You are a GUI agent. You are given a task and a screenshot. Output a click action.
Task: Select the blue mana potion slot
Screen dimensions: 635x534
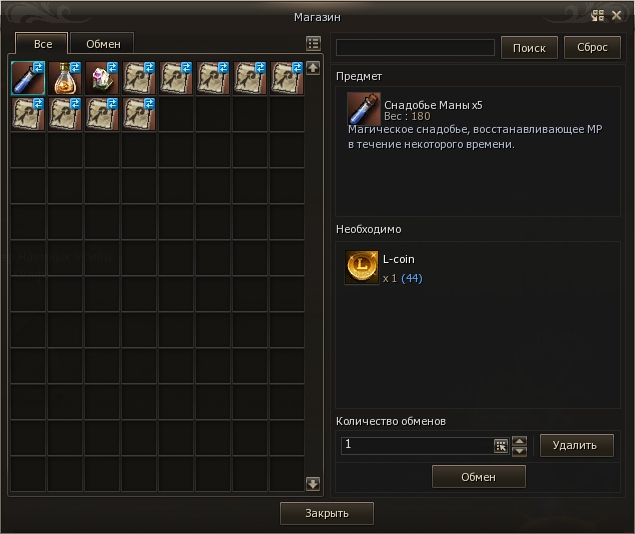pyautogui.click(x=28, y=78)
